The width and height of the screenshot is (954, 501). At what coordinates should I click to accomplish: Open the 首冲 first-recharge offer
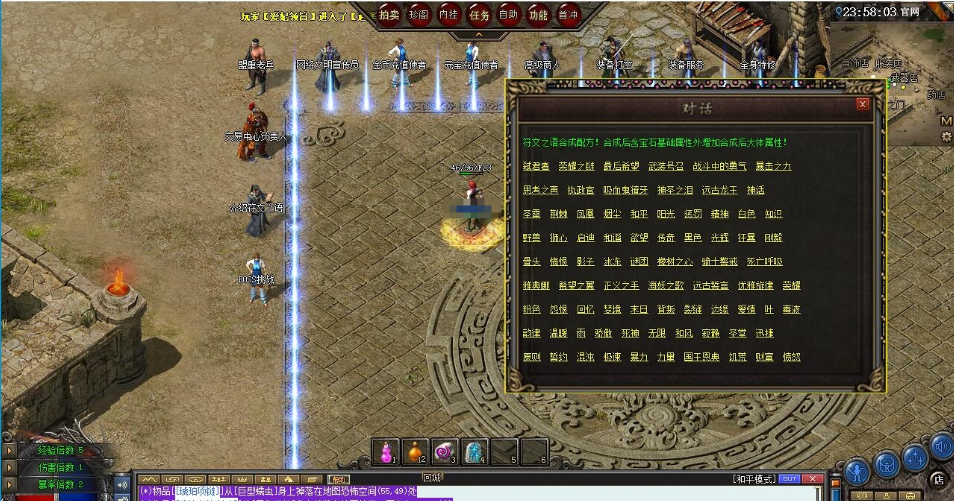coord(568,15)
